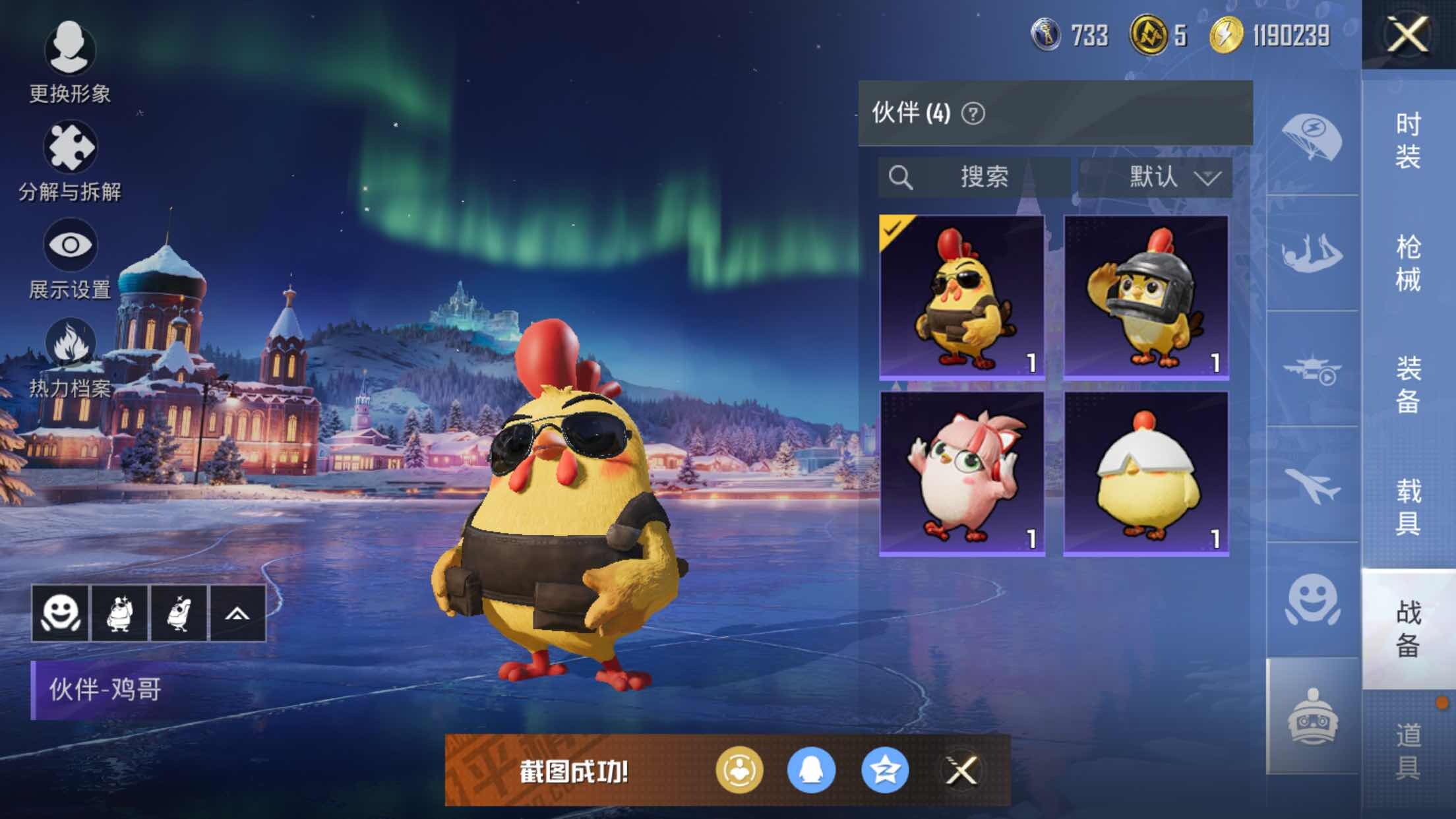The image size is (1456, 819).
Task: Close the wardrobe screen with top-right X
Action: (1408, 34)
